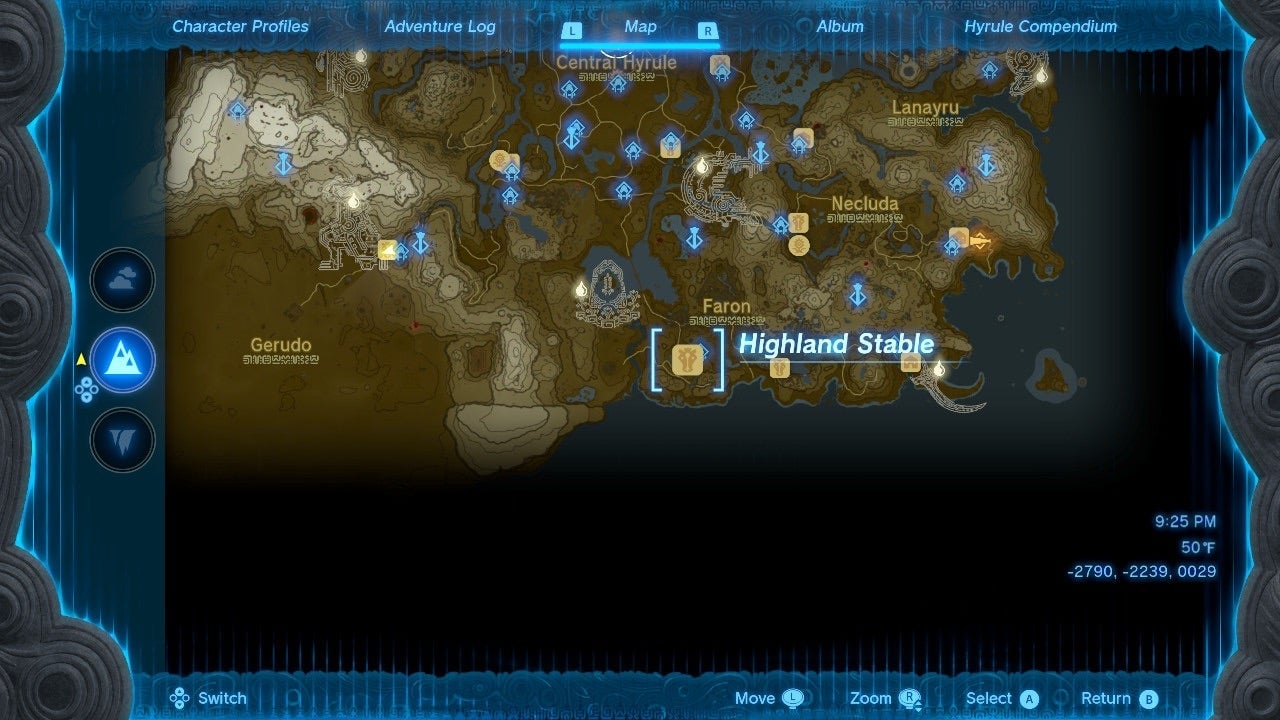Click the L shoulder button icon beside Map
Image resolution: width=1280 pixels, height=720 pixels.
(x=573, y=31)
